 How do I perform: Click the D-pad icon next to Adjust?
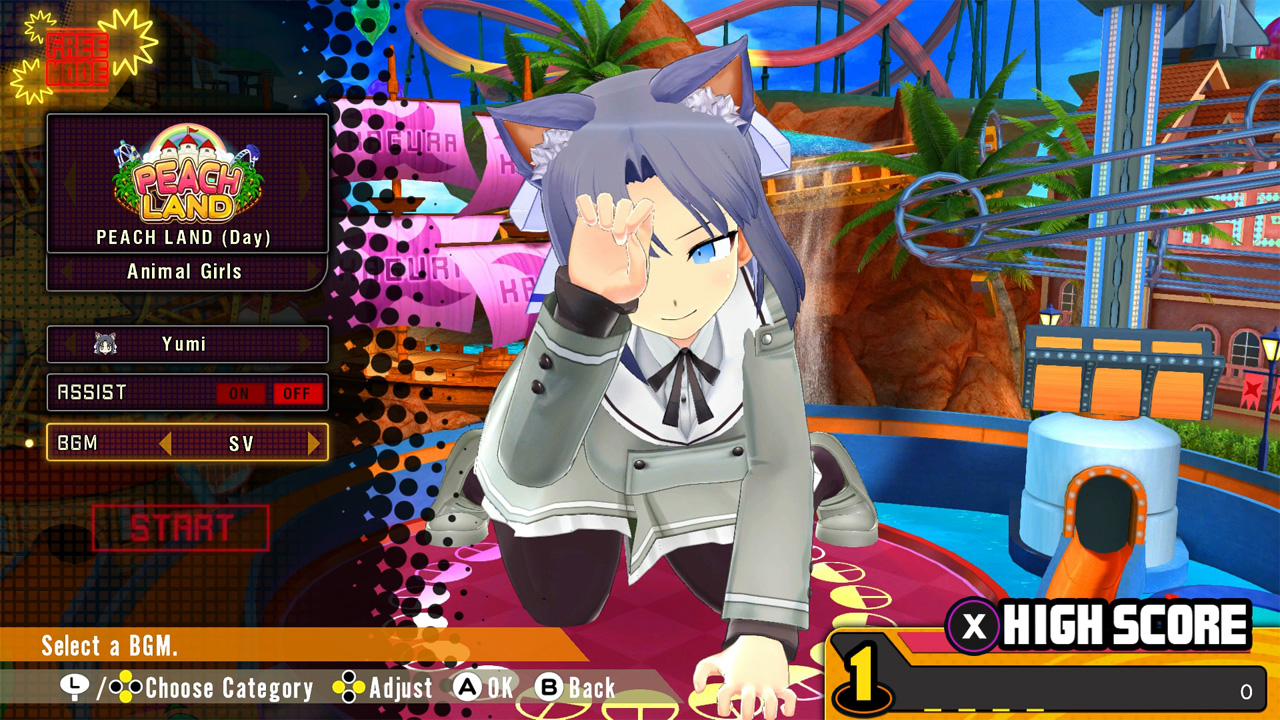(351, 688)
